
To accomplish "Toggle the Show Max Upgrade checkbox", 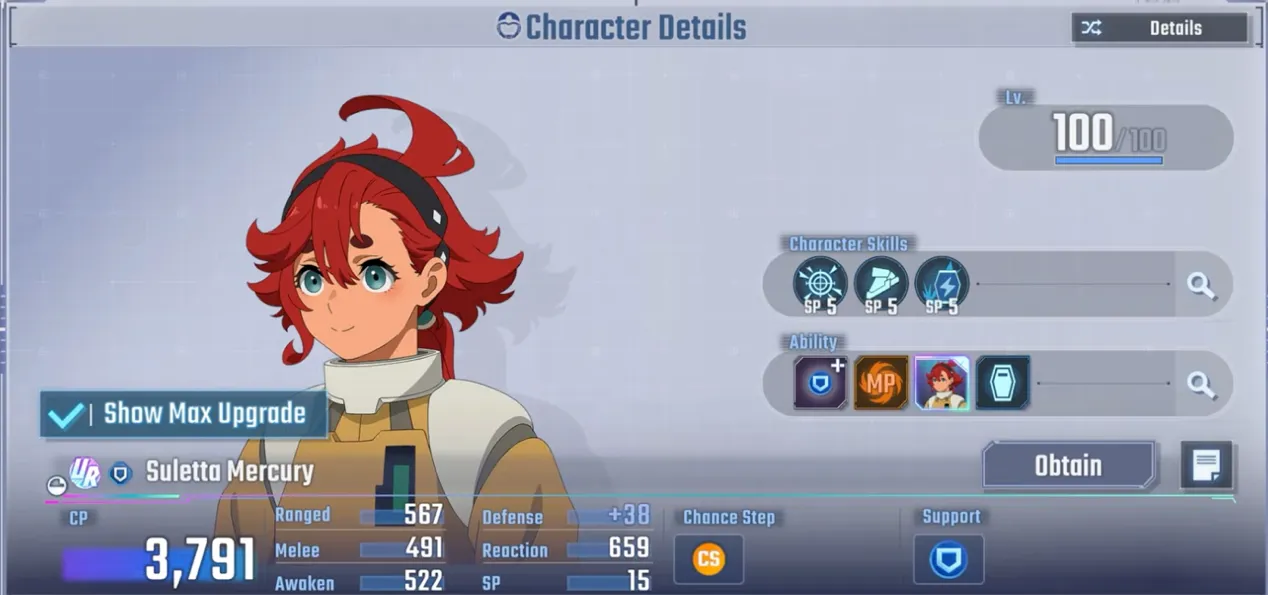I will click(x=66, y=414).
